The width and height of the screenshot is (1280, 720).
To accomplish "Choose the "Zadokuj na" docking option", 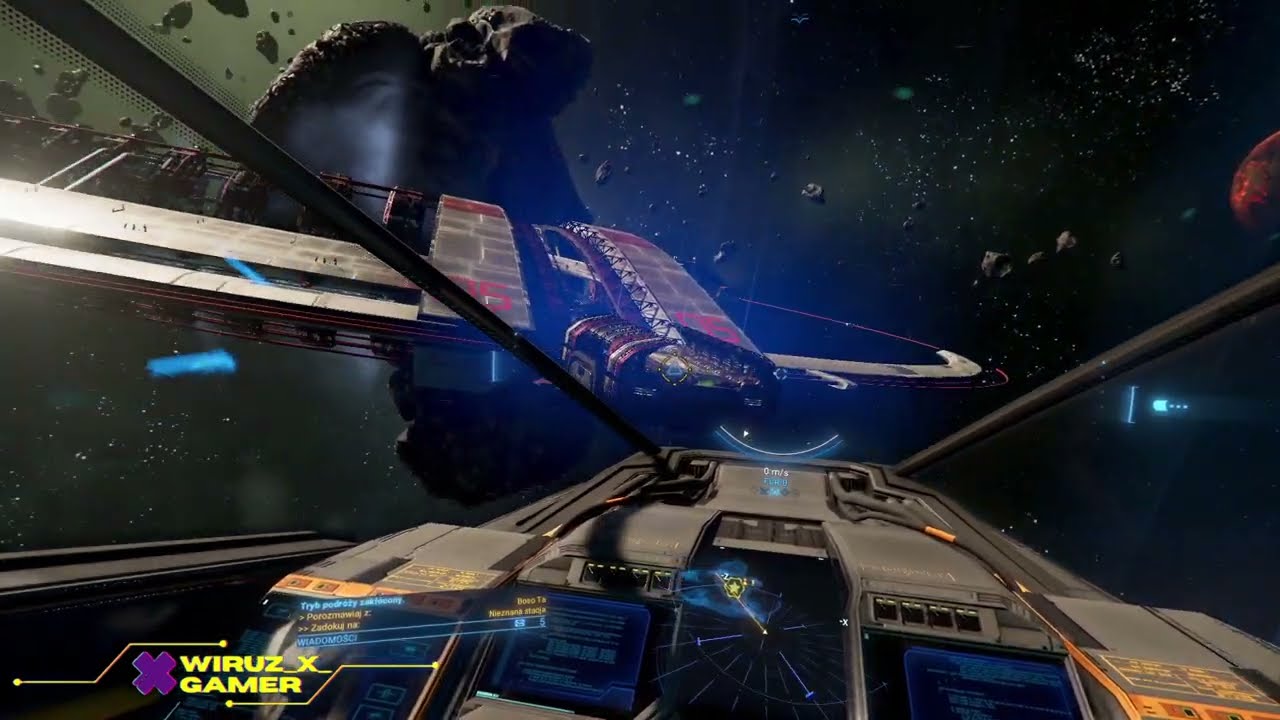I will (x=330, y=626).
